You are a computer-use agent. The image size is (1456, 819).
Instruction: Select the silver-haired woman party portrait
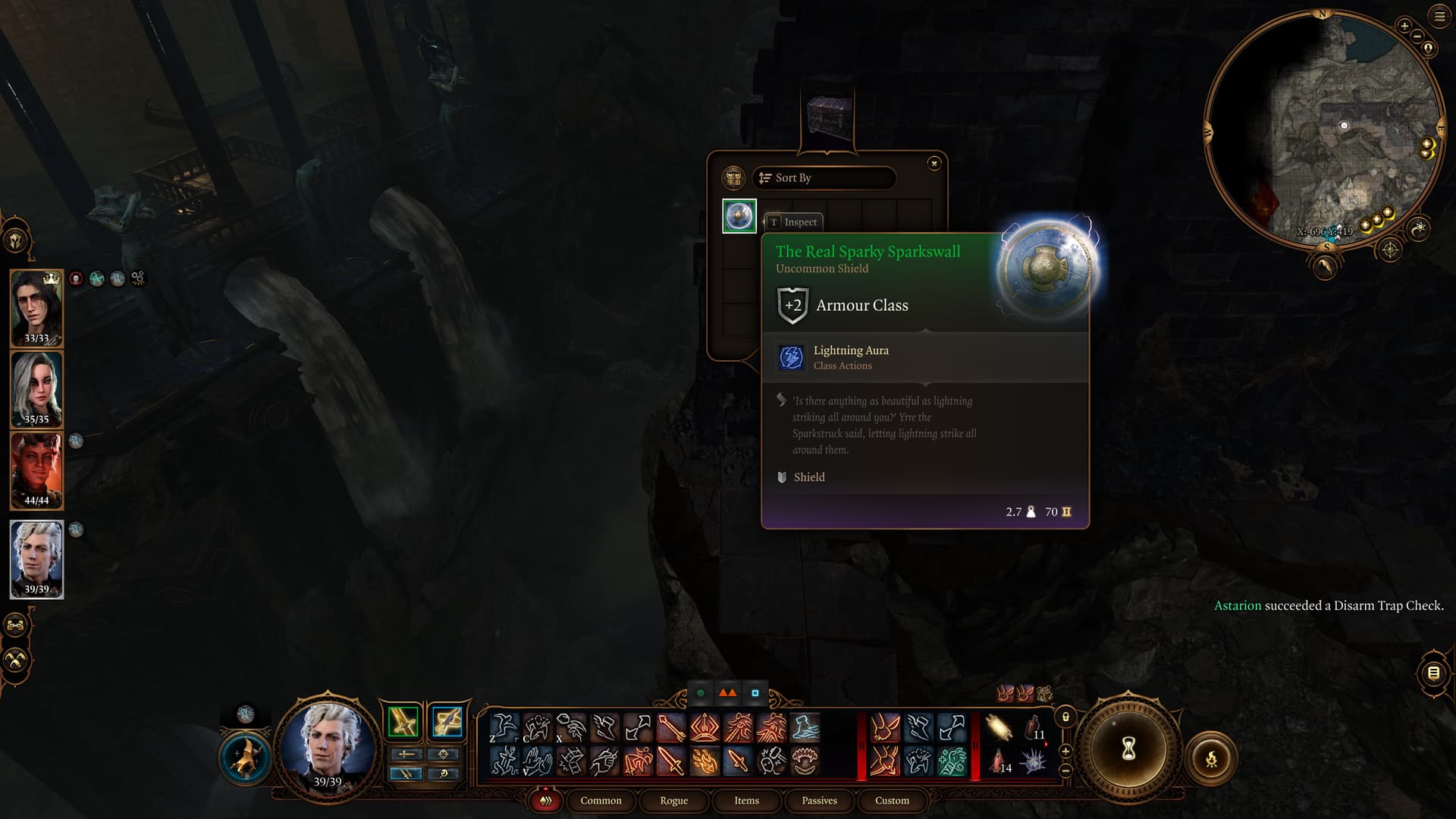tap(36, 388)
